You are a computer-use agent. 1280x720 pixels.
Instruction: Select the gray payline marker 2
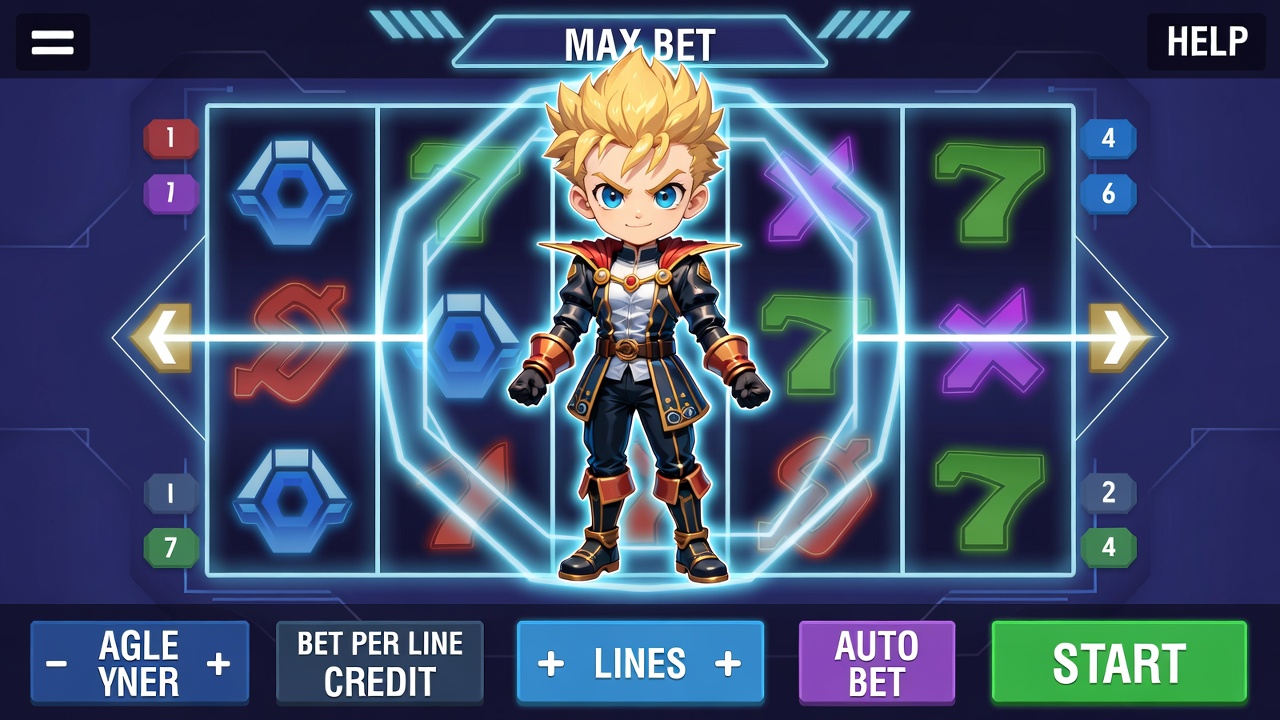pyautogui.click(x=1108, y=492)
